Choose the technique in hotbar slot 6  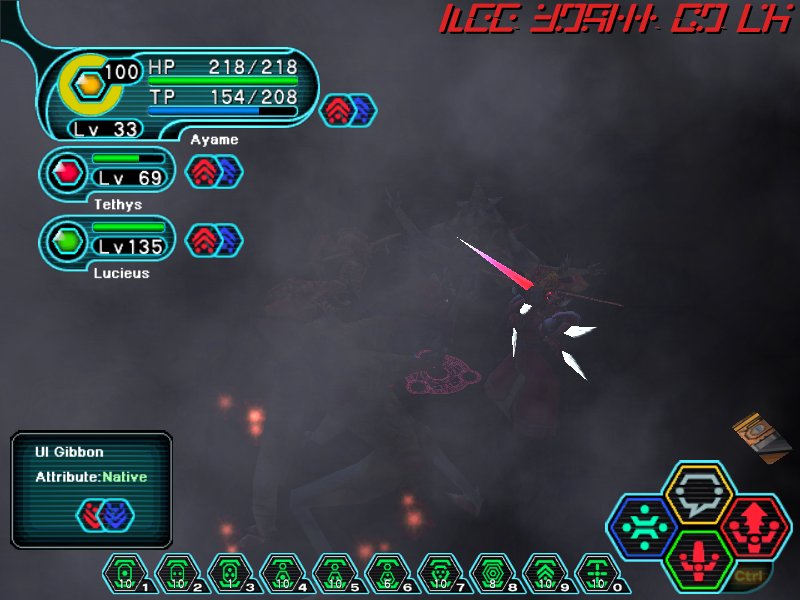pyautogui.click(x=386, y=574)
